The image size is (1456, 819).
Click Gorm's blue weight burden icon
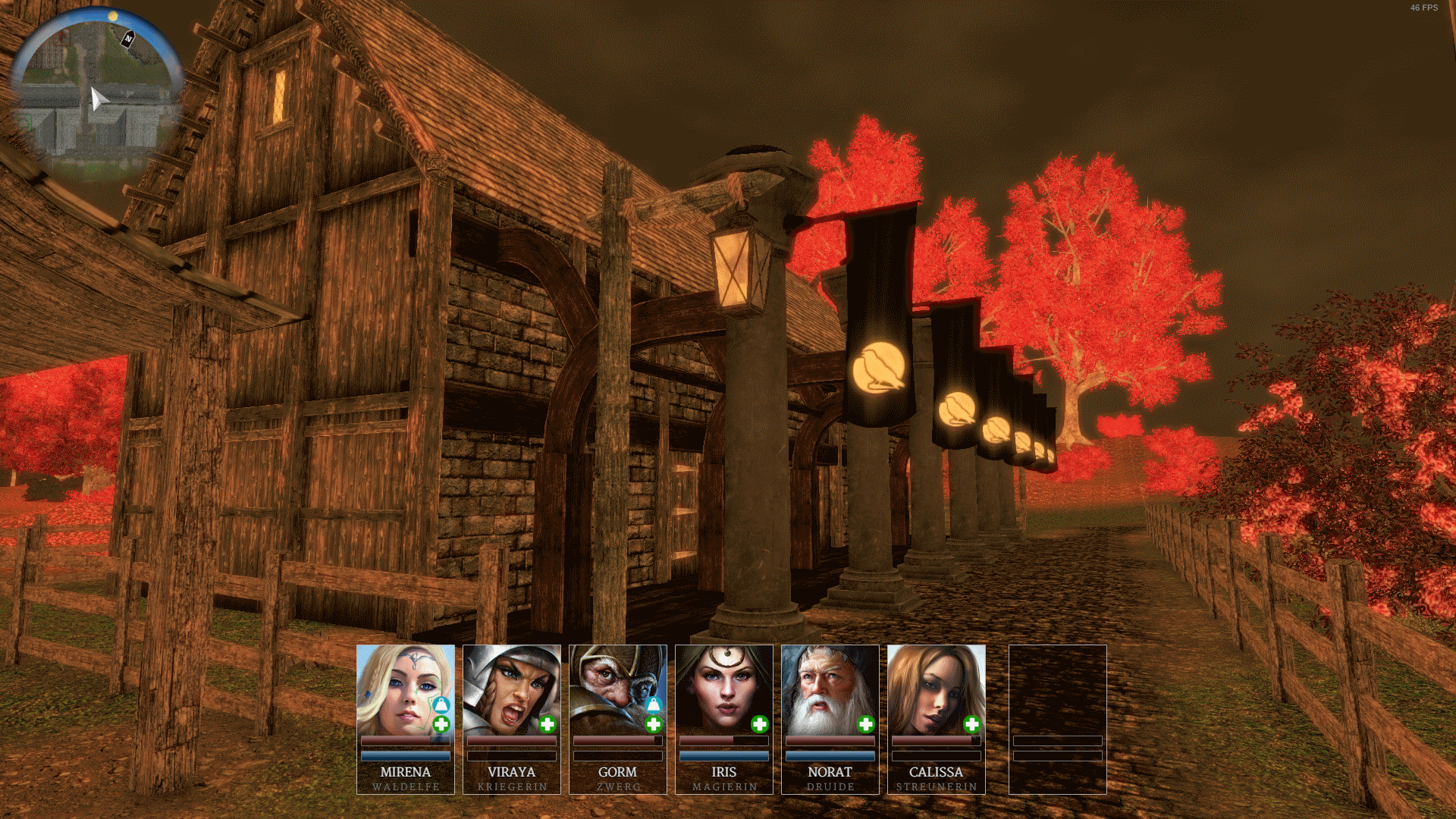pos(653,705)
